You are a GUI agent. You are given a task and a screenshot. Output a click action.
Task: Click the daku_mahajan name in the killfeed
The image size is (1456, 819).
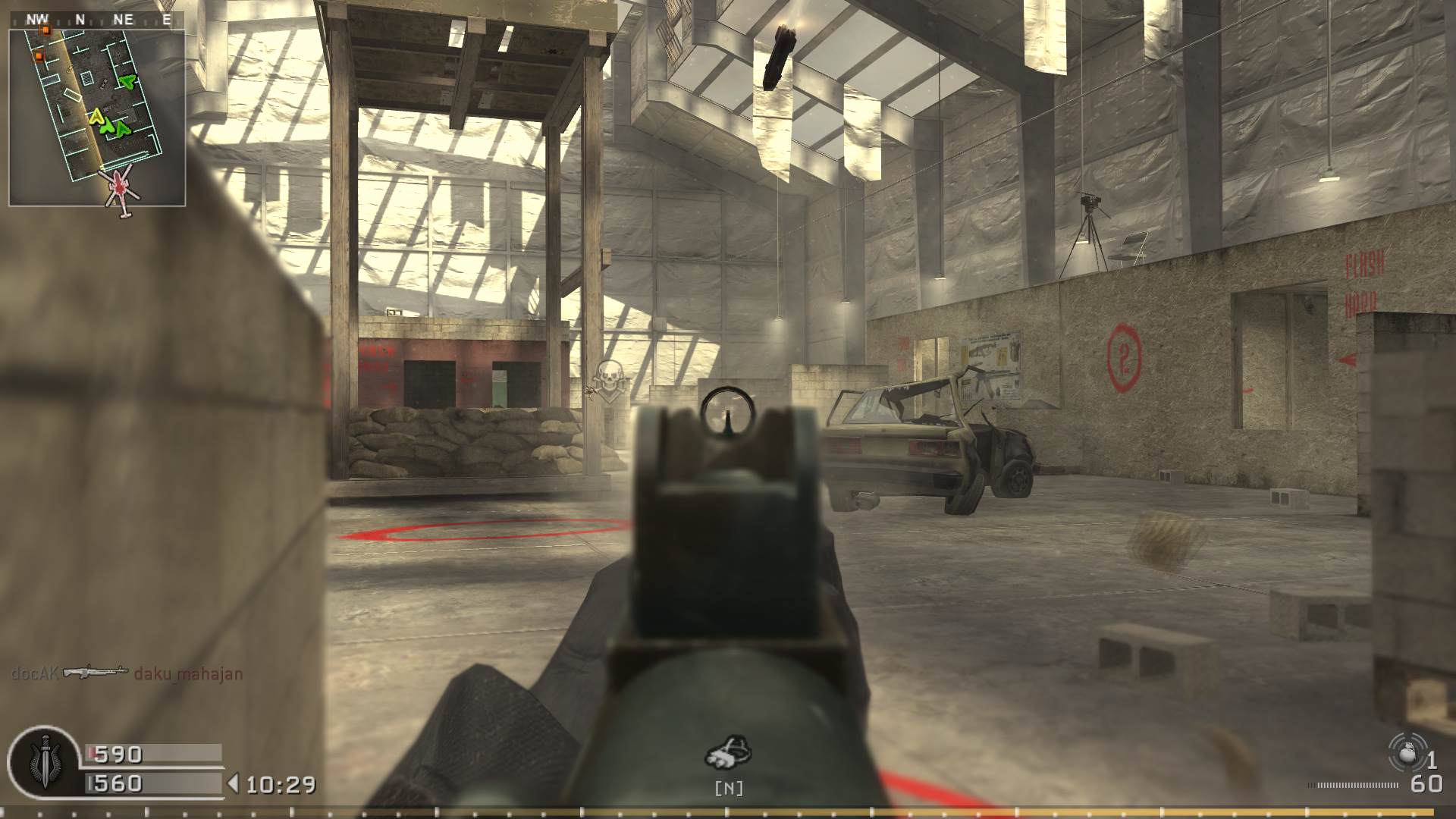click(189, 673)
